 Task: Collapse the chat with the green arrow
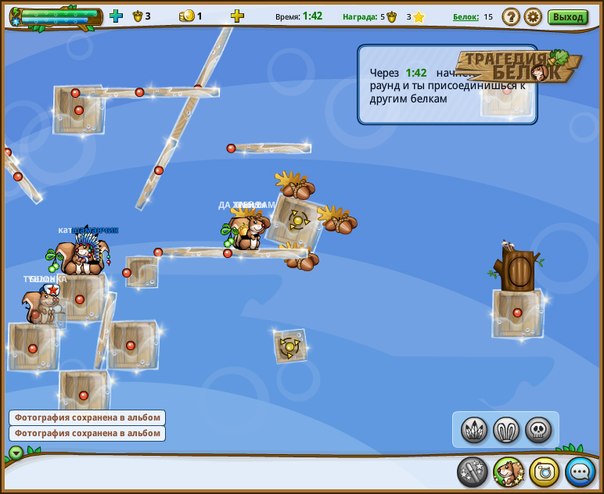(14, 452)
